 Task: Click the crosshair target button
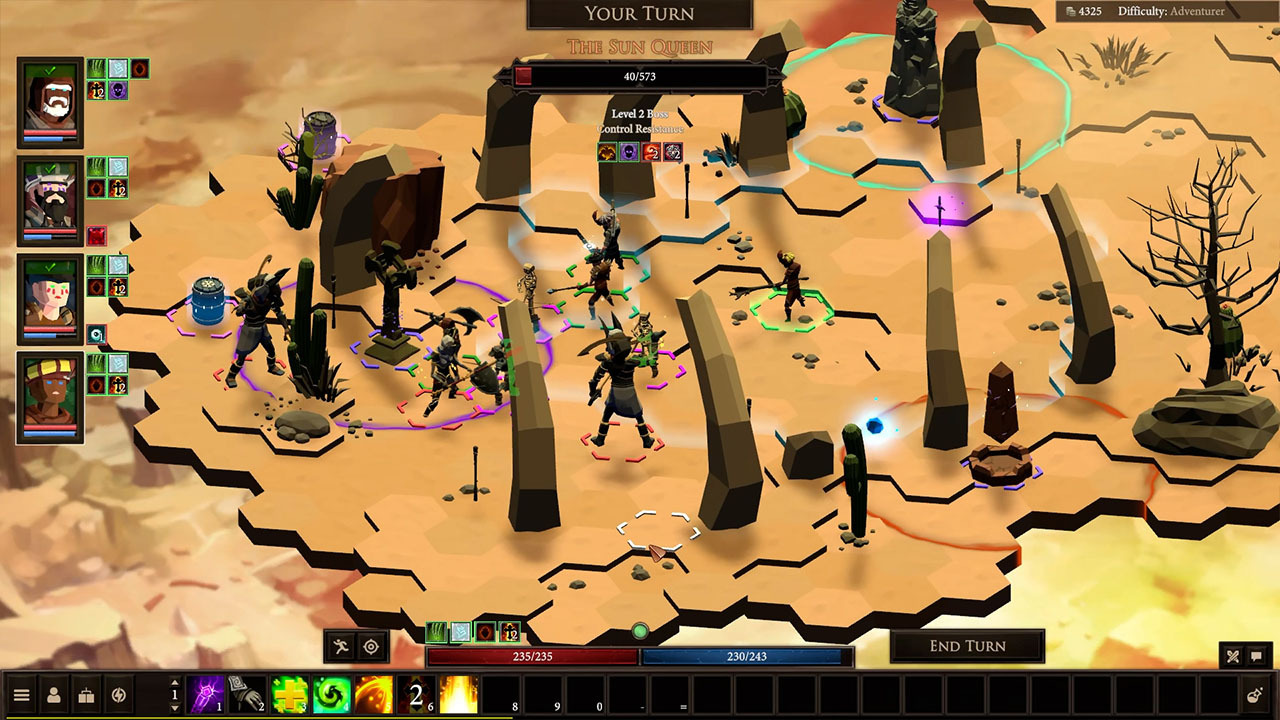pos(371,646)
